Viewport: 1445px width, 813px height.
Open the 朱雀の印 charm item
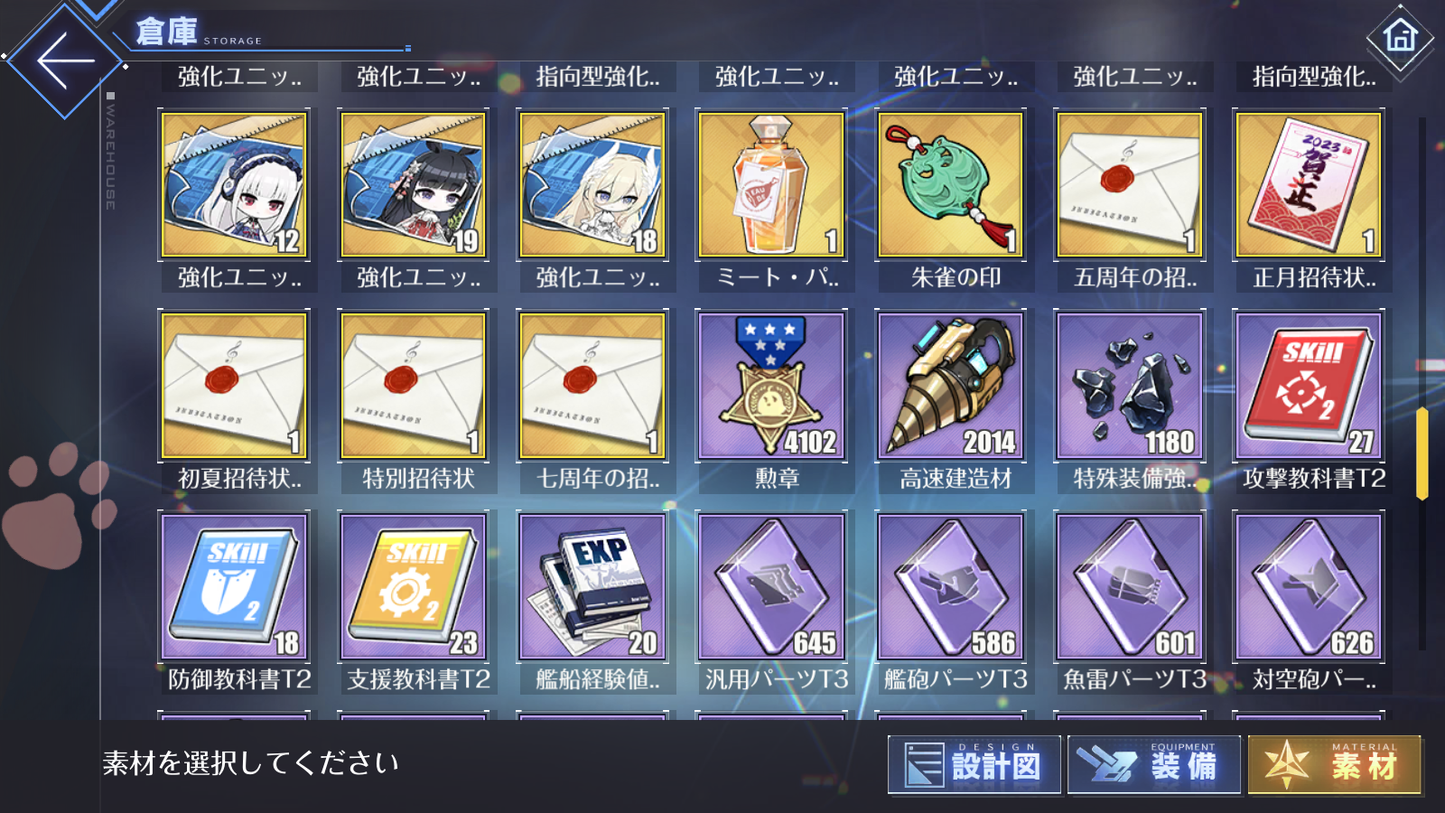click(950, 183)
